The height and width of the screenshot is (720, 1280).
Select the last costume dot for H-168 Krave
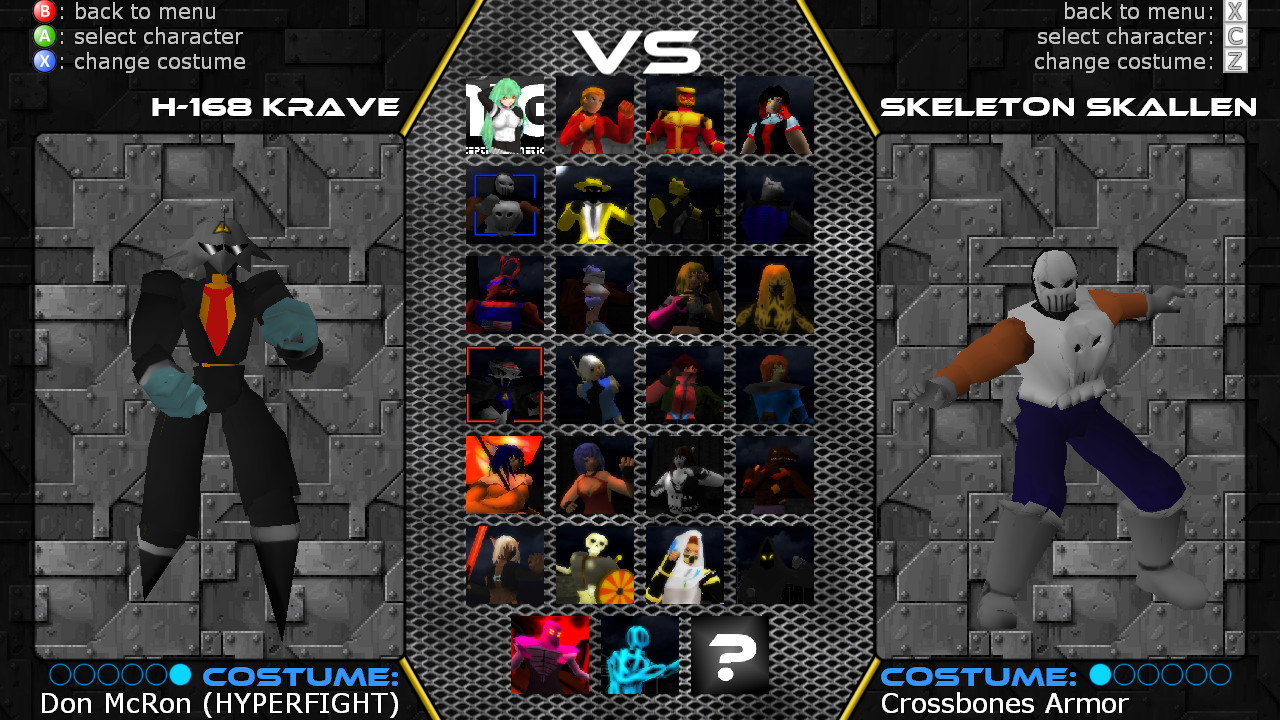click(x=180, y=676)
